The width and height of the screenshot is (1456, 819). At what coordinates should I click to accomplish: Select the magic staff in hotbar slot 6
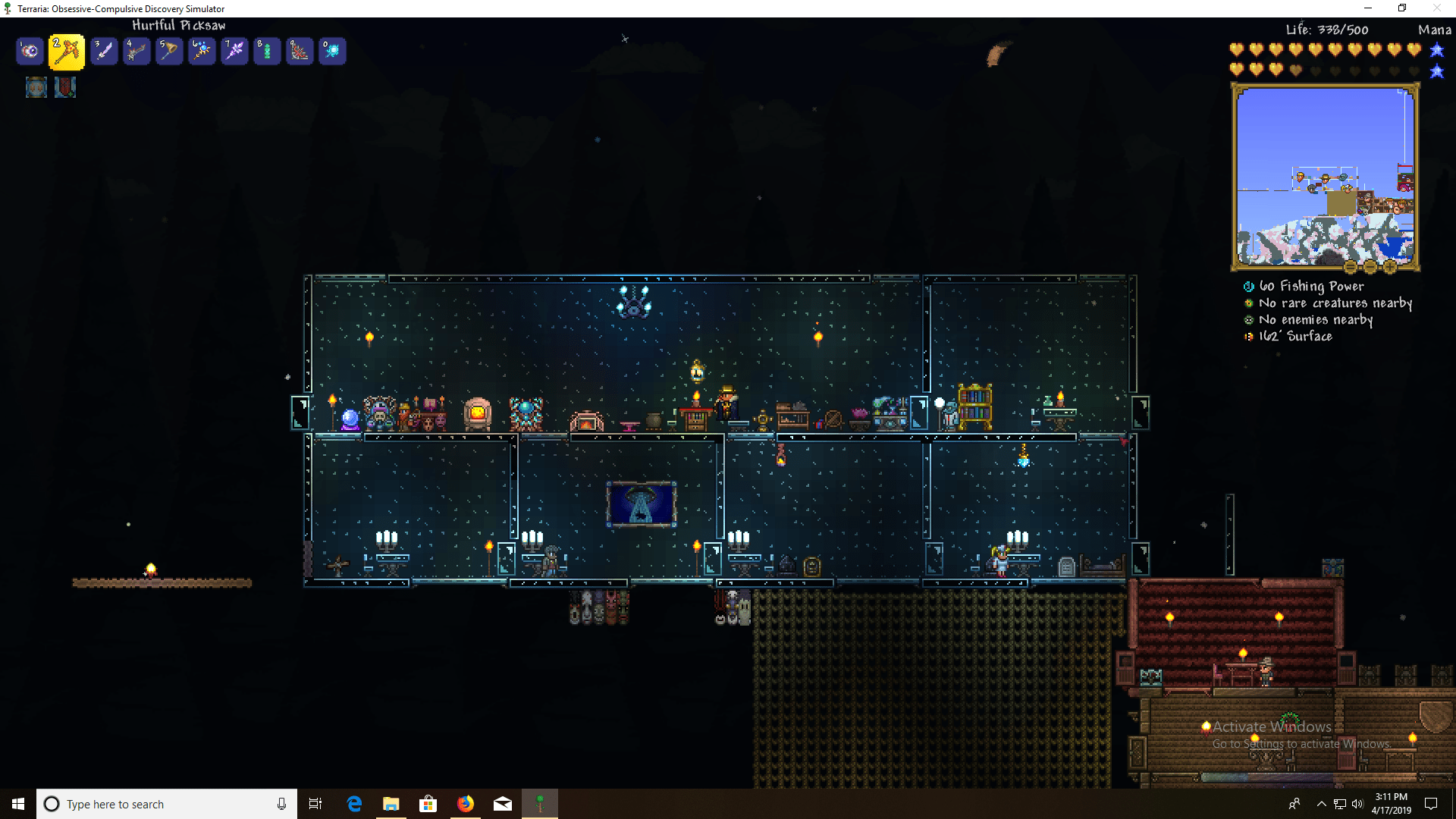[x=202, y=51]
